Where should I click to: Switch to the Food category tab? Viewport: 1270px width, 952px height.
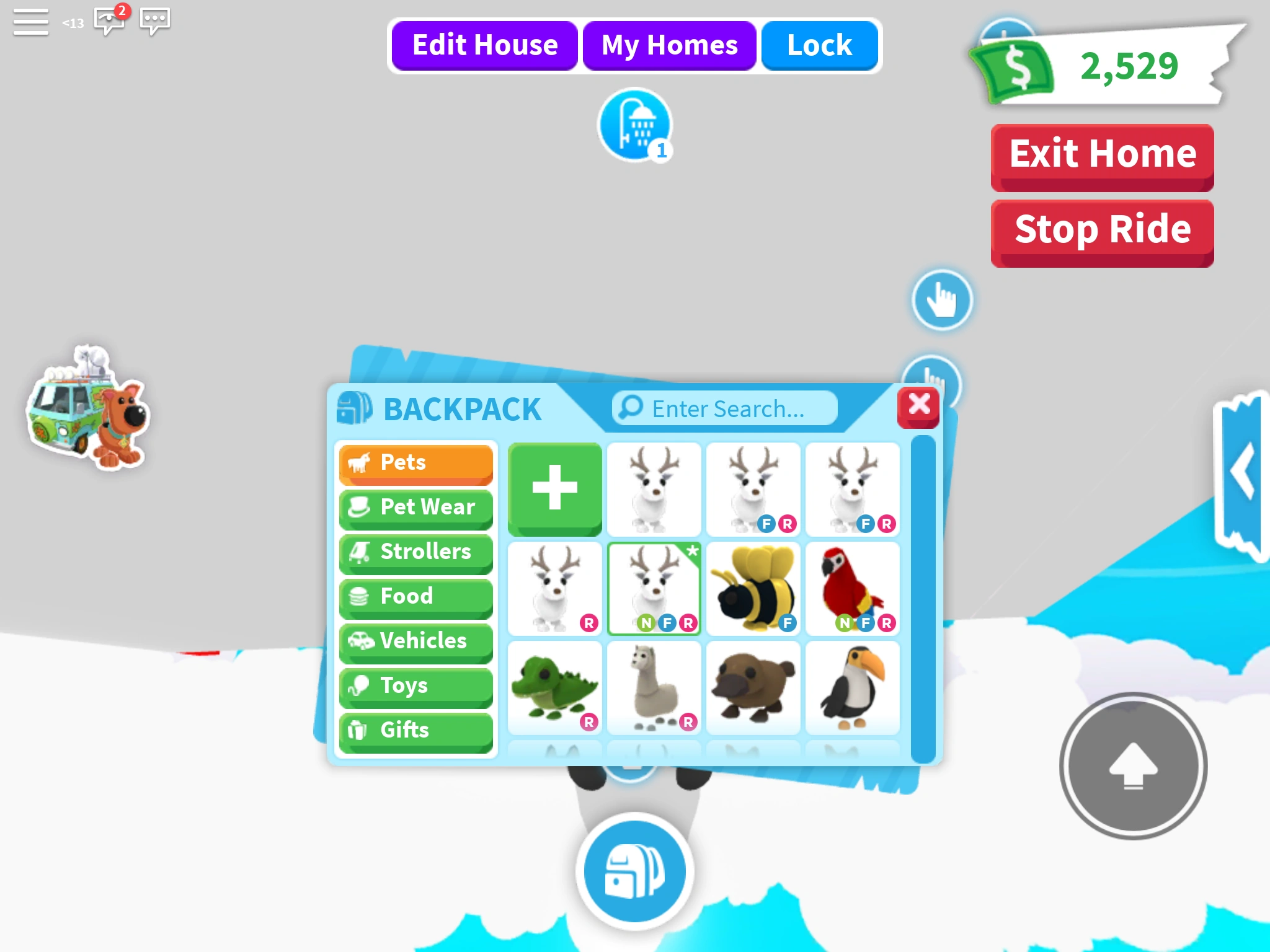[415, 596]
